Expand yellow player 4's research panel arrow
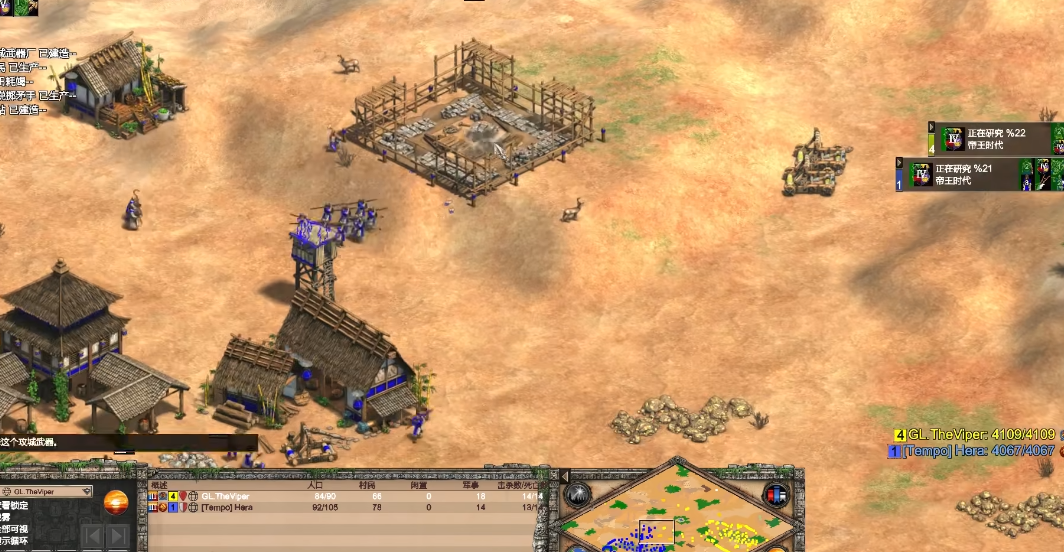 point(932,127)
